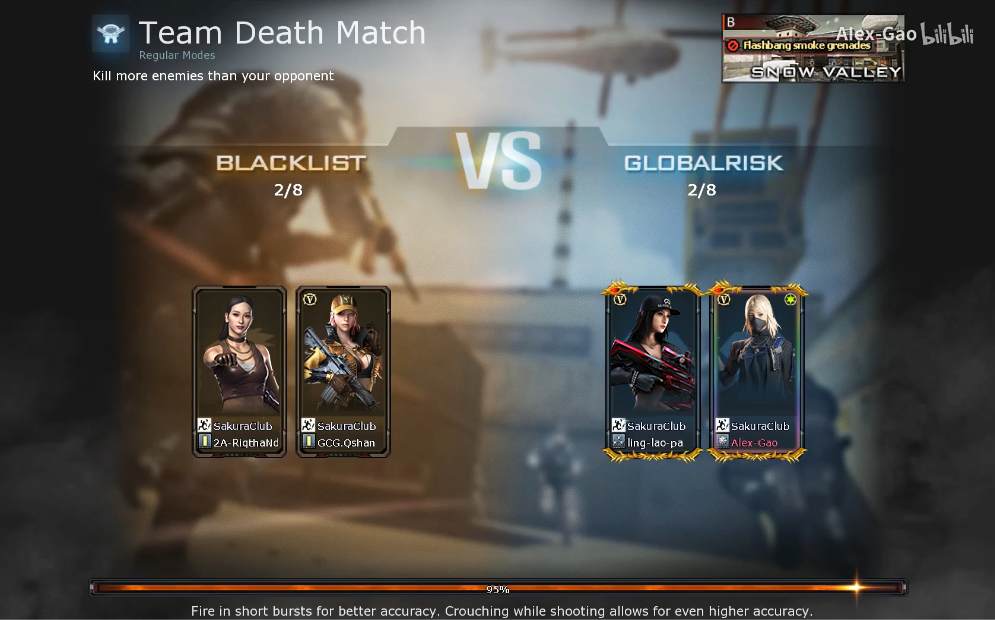
Task: Click the ling-lao-pa player card
Action: point(653,371)
